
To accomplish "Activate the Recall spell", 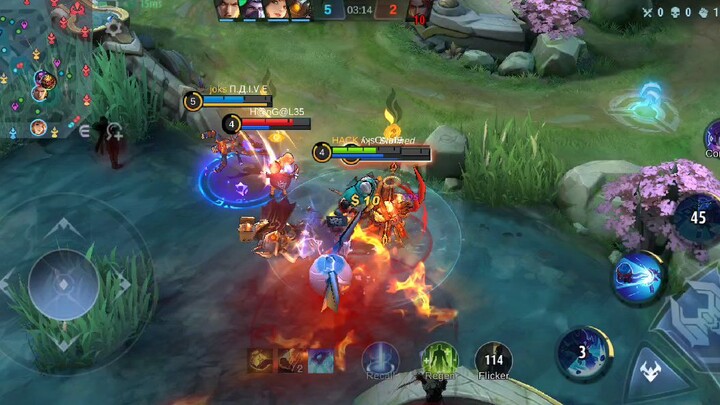I will [x=380, y=360].
